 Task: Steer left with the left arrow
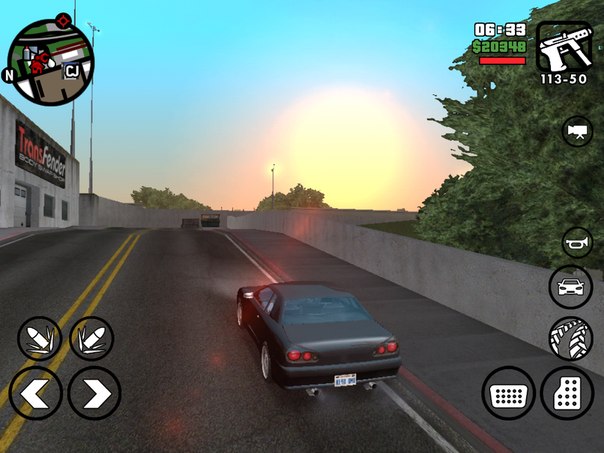click(x=36, y=393)
